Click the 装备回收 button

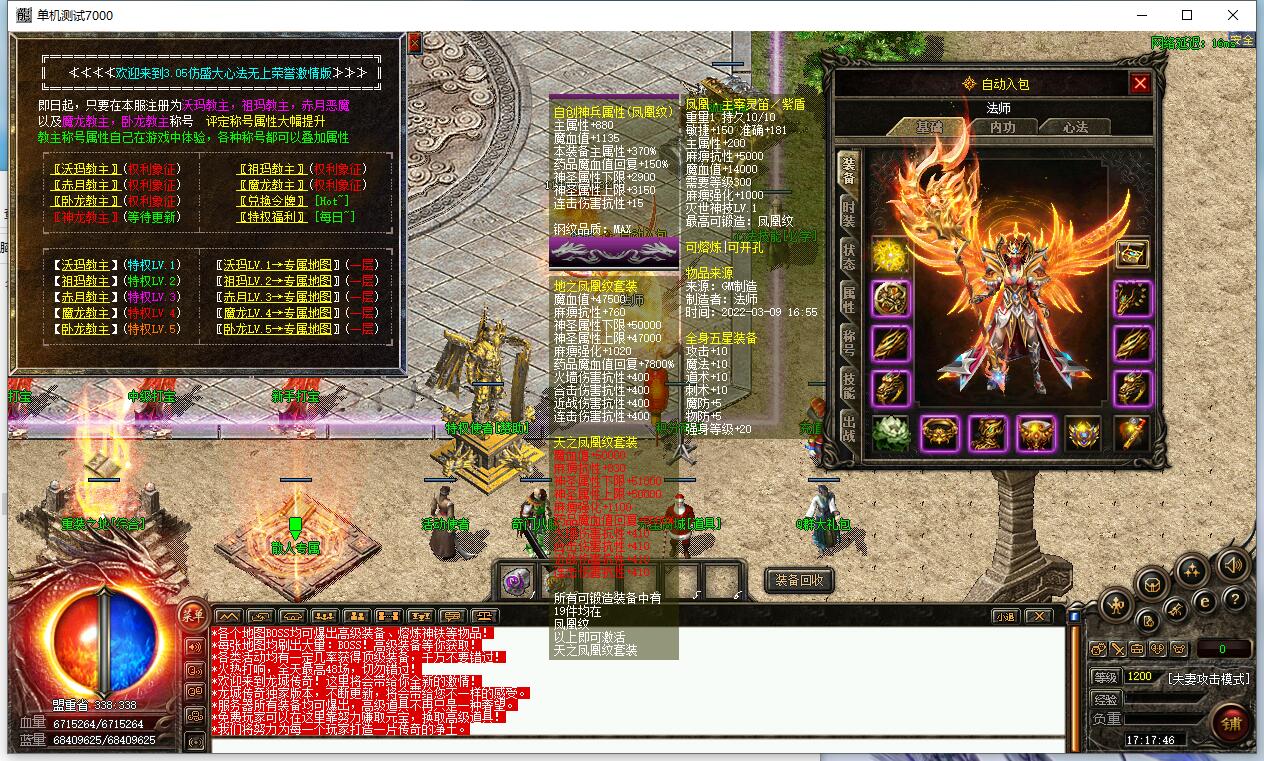799,580
